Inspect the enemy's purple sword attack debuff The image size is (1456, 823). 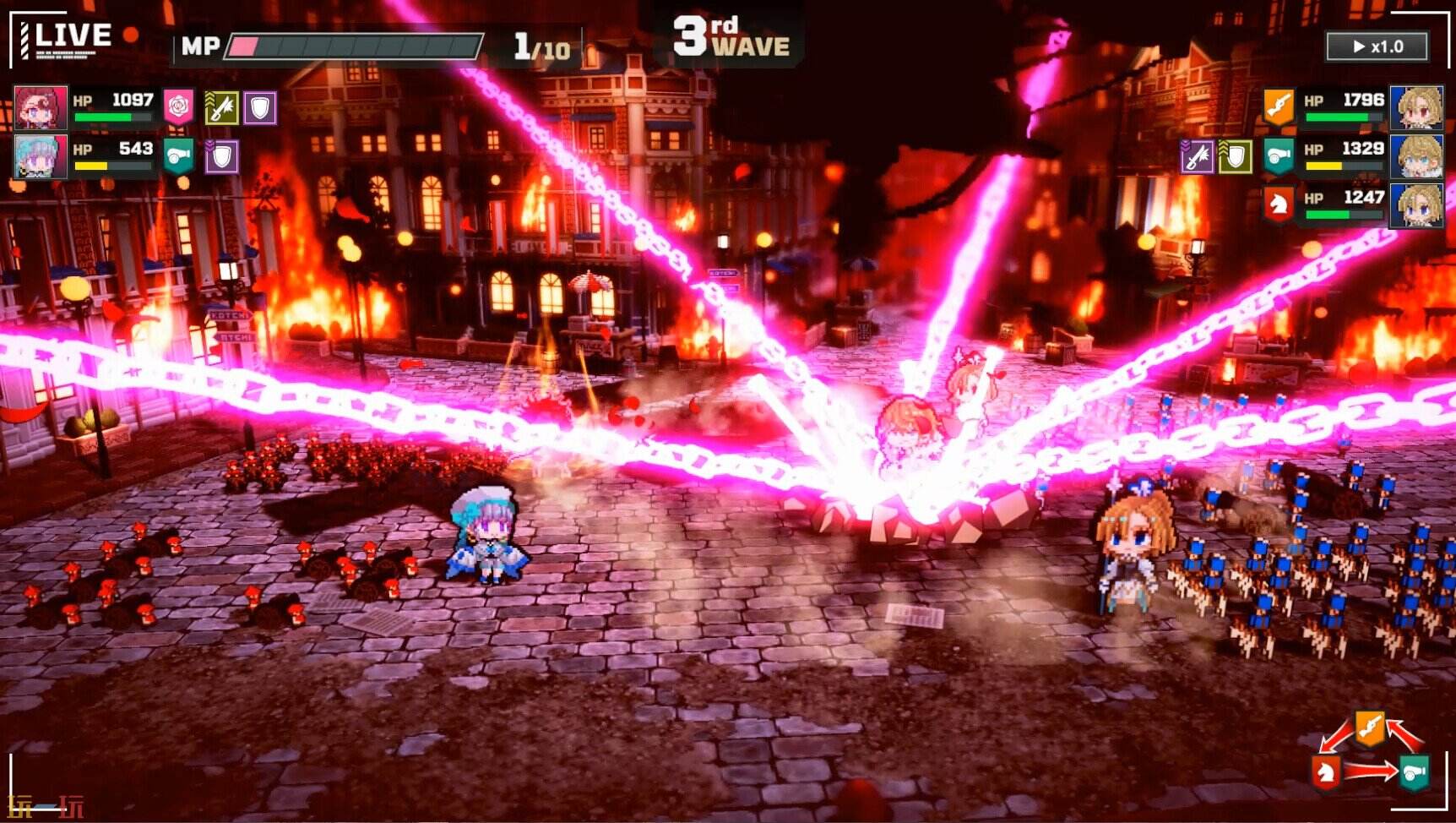pos(1197,156)
